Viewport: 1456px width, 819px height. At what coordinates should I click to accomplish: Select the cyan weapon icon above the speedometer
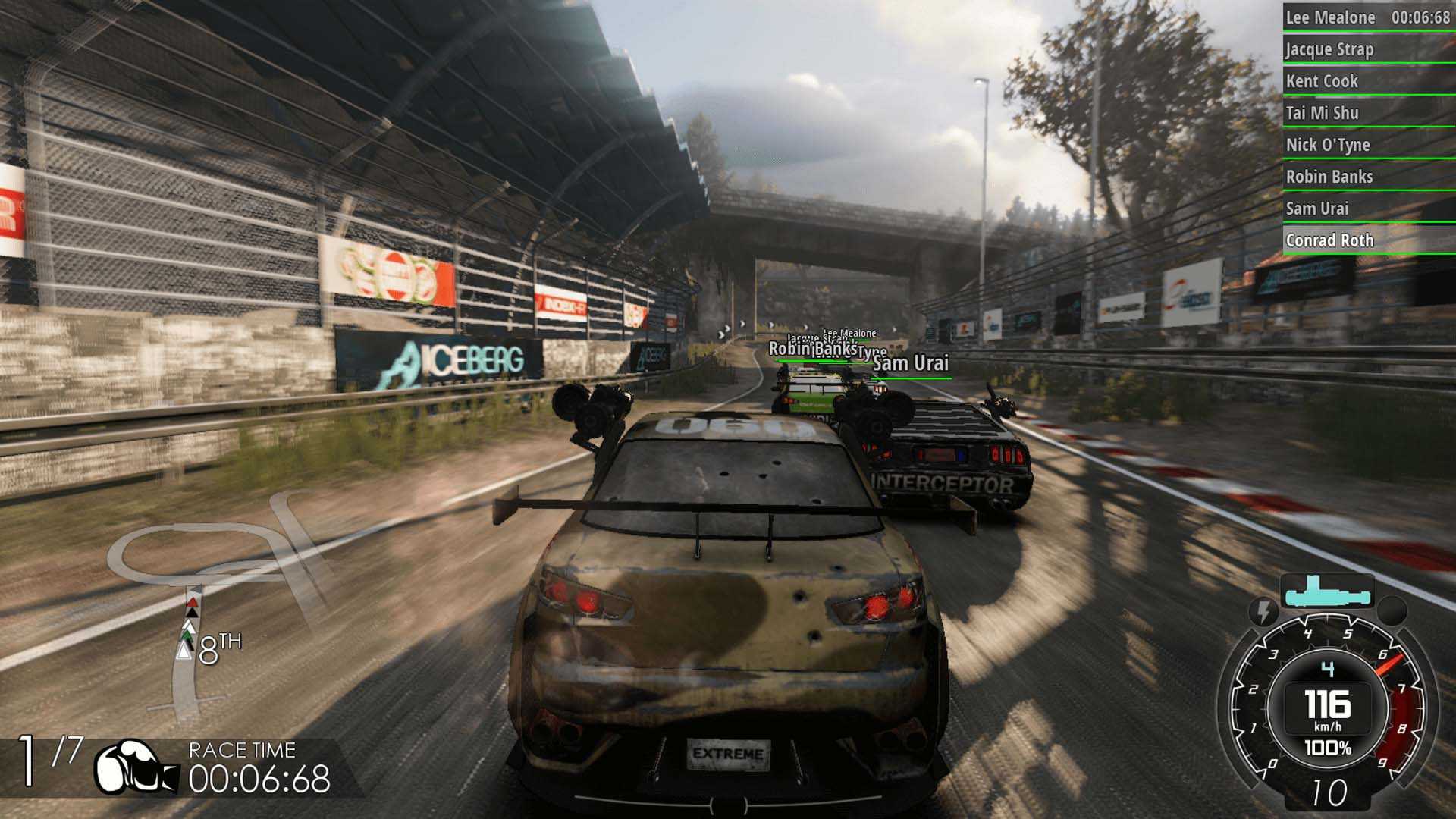(1326, 592)
